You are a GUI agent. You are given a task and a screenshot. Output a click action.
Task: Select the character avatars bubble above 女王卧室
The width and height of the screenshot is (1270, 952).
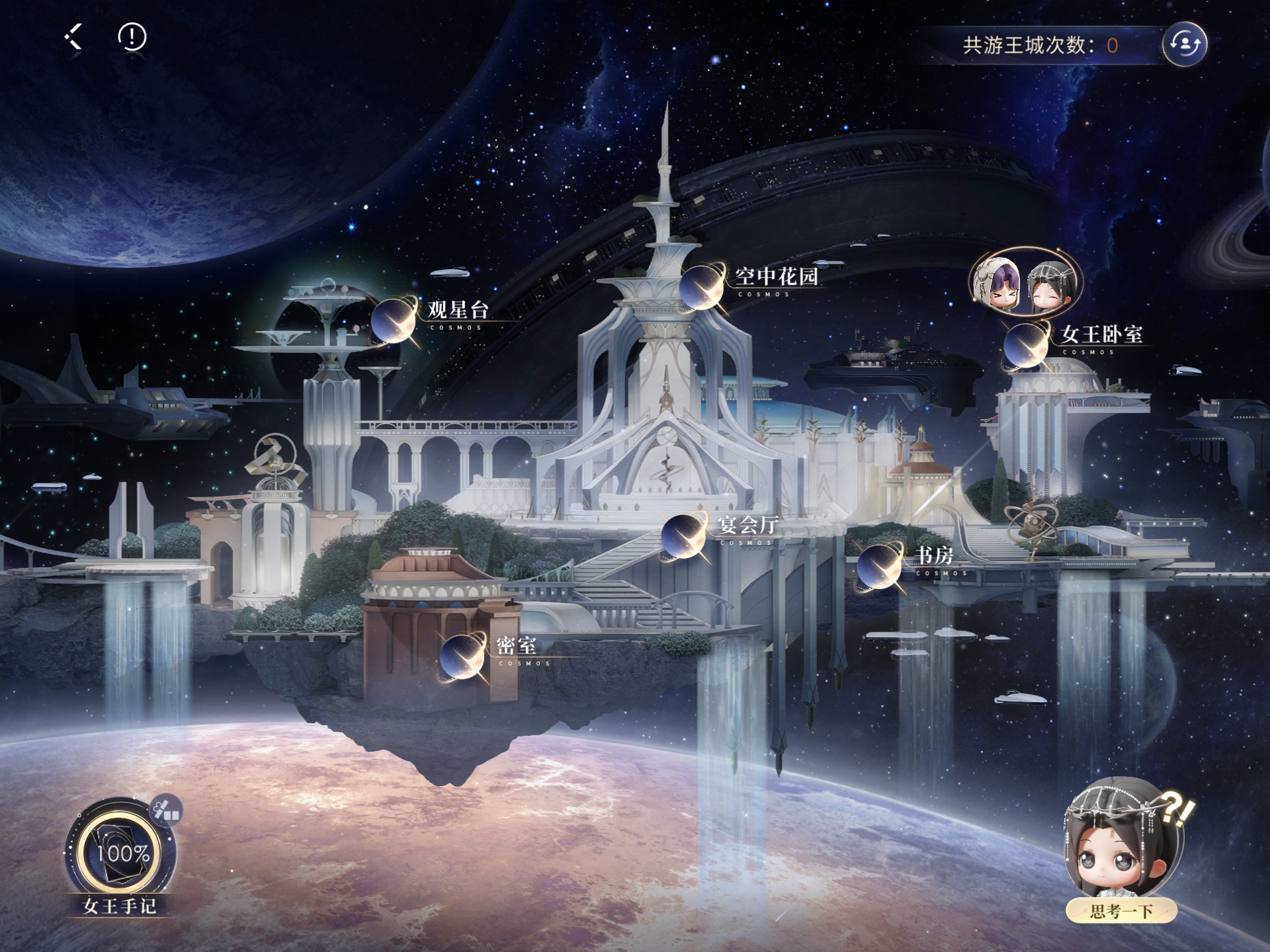click(x=1025, y=286)
